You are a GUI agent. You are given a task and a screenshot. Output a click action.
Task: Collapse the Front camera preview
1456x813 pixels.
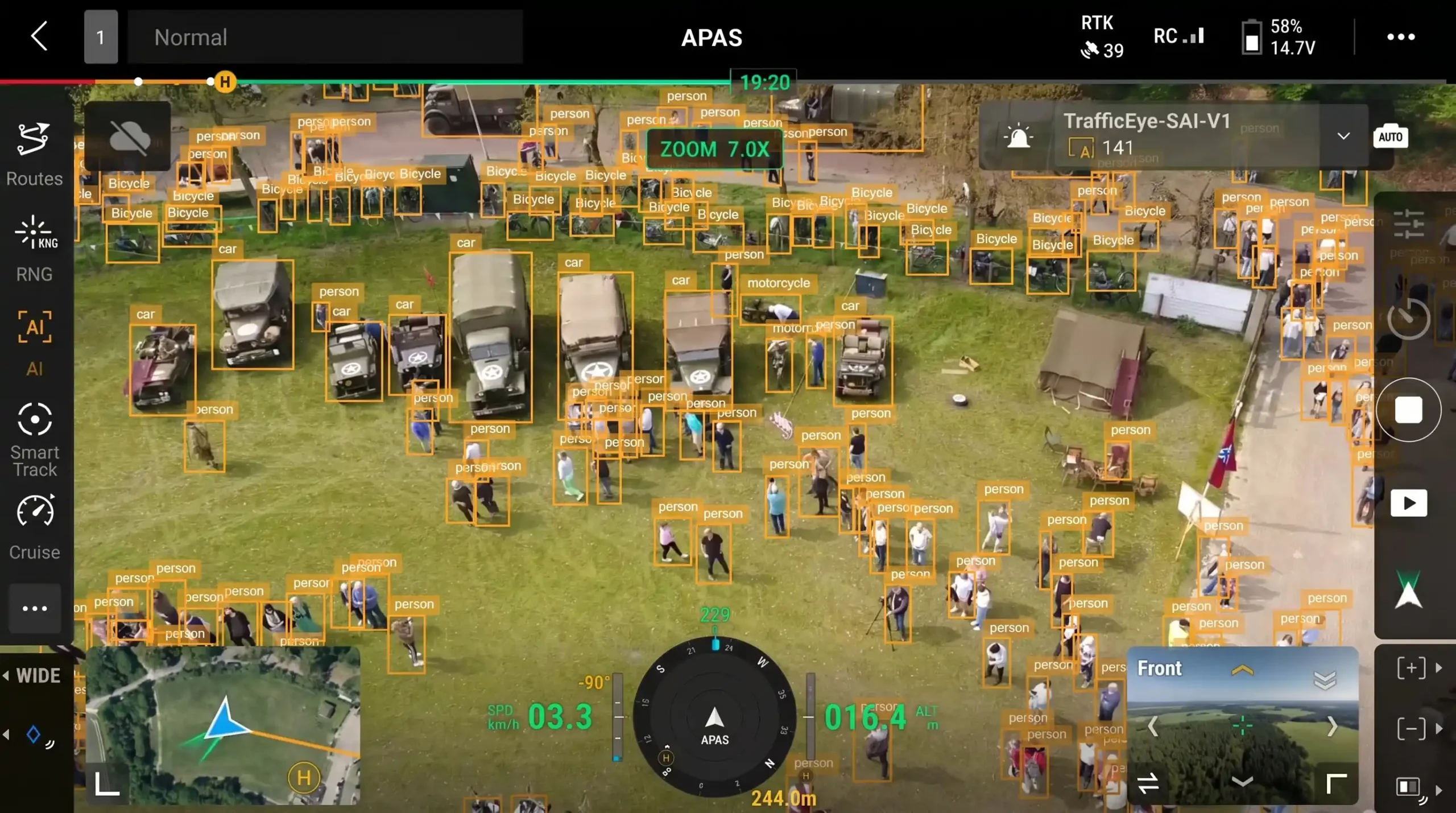click(1243, 781)
